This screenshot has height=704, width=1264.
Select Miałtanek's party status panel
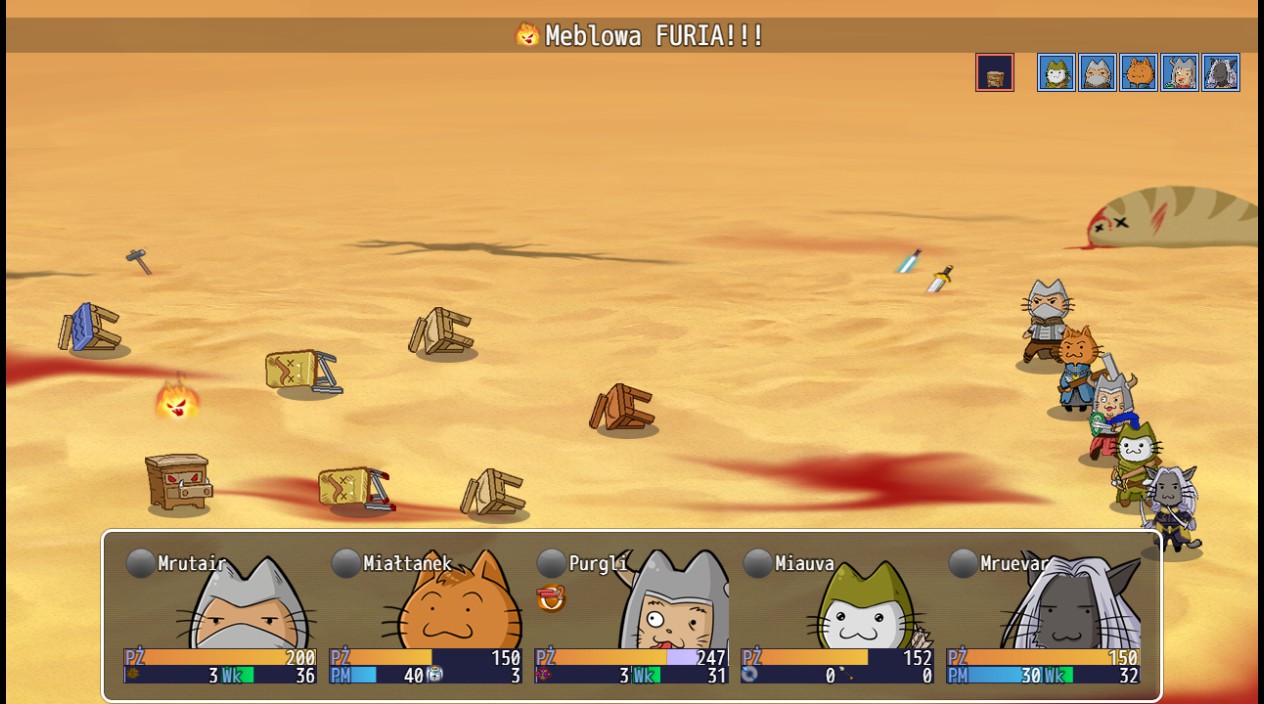point(426,616)
